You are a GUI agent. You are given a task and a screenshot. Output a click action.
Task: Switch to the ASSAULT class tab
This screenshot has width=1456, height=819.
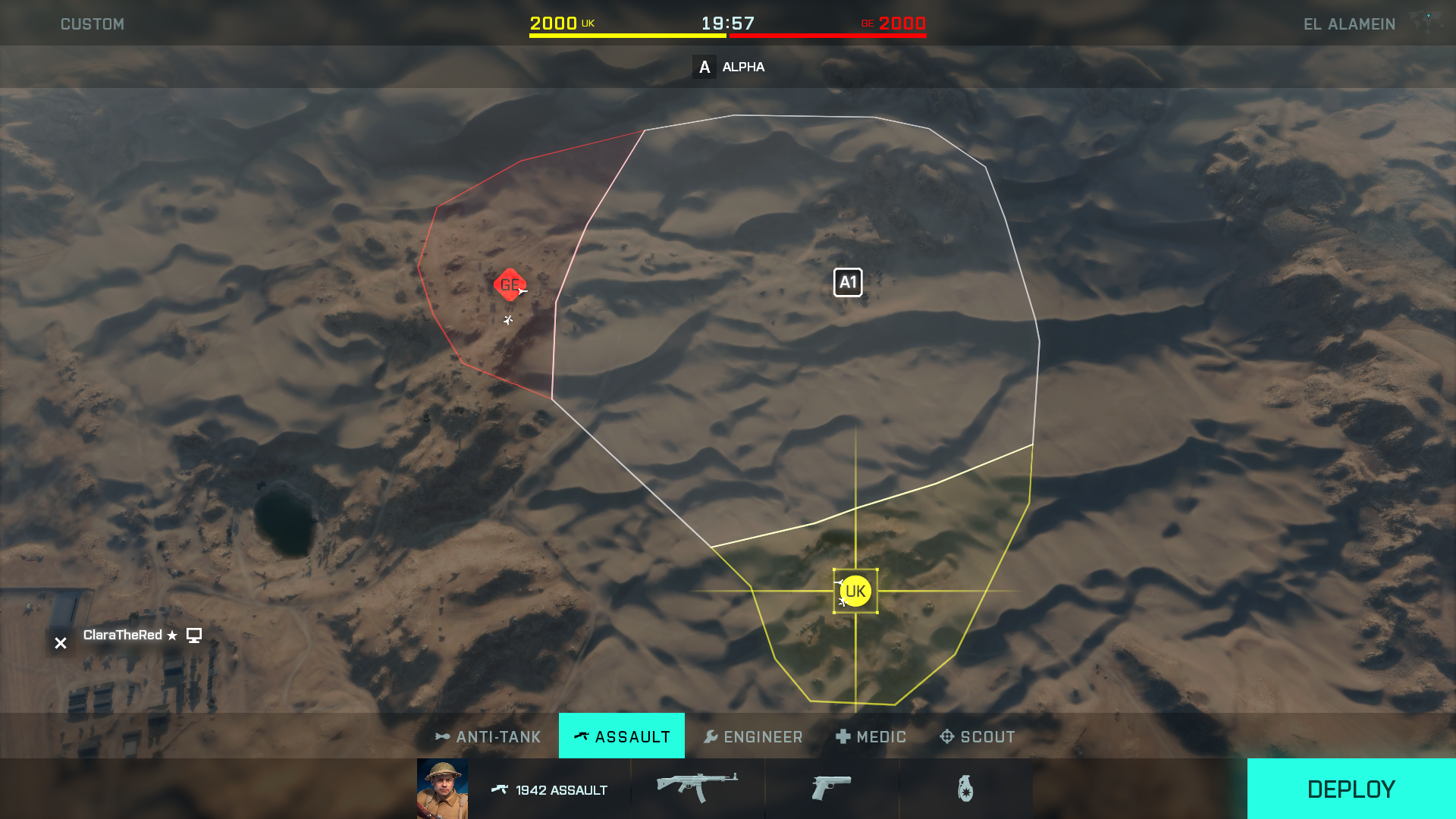[621, 736]
